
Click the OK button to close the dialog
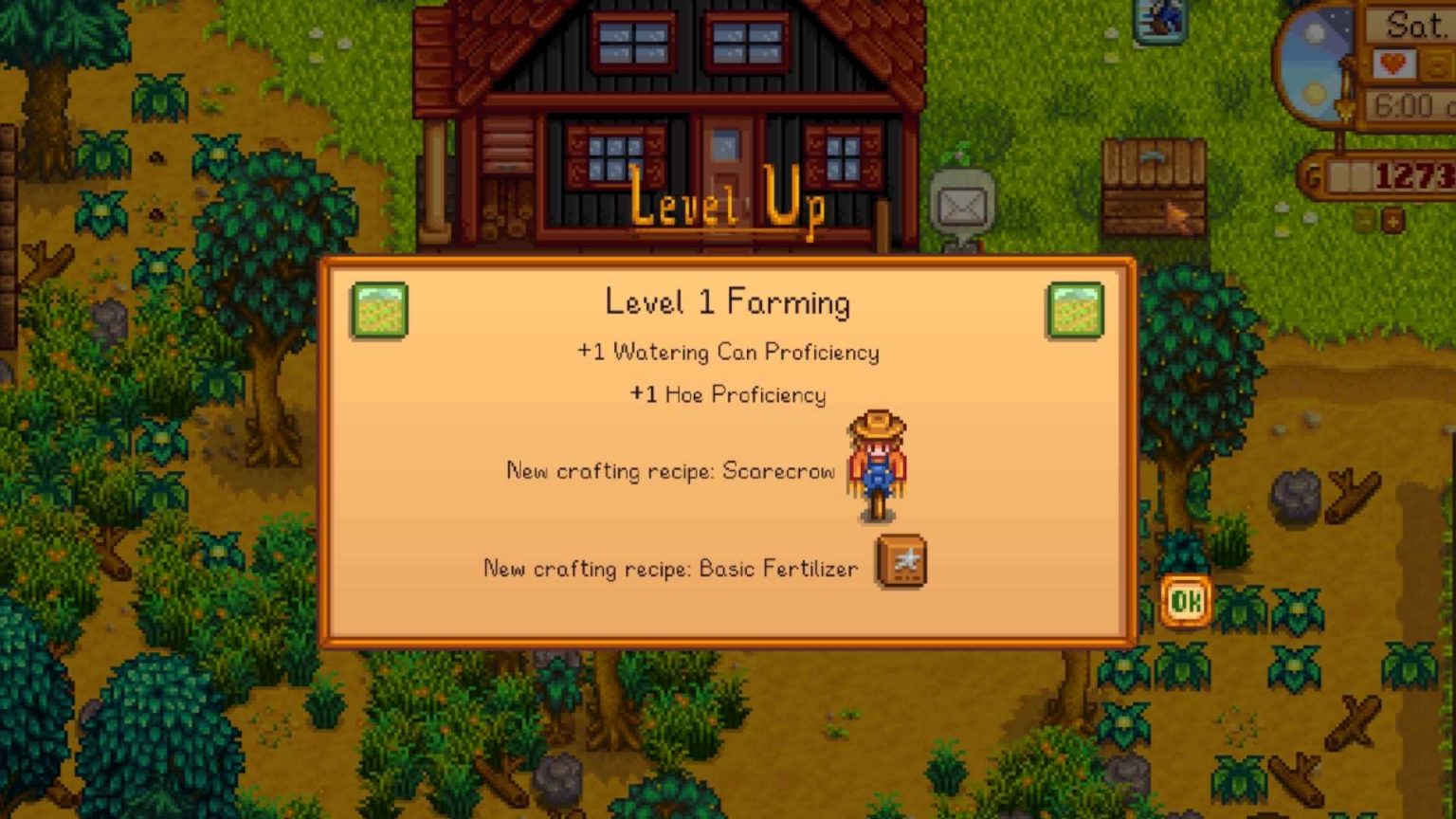click(1185, 599)
